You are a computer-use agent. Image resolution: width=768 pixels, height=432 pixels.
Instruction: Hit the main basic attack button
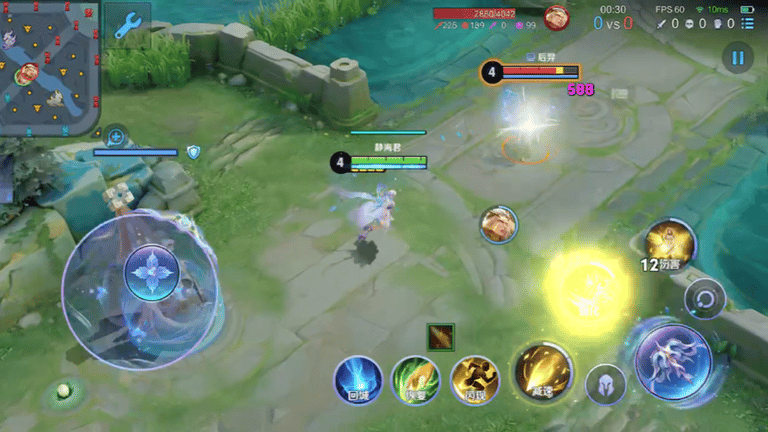click(x=673, y=357)
